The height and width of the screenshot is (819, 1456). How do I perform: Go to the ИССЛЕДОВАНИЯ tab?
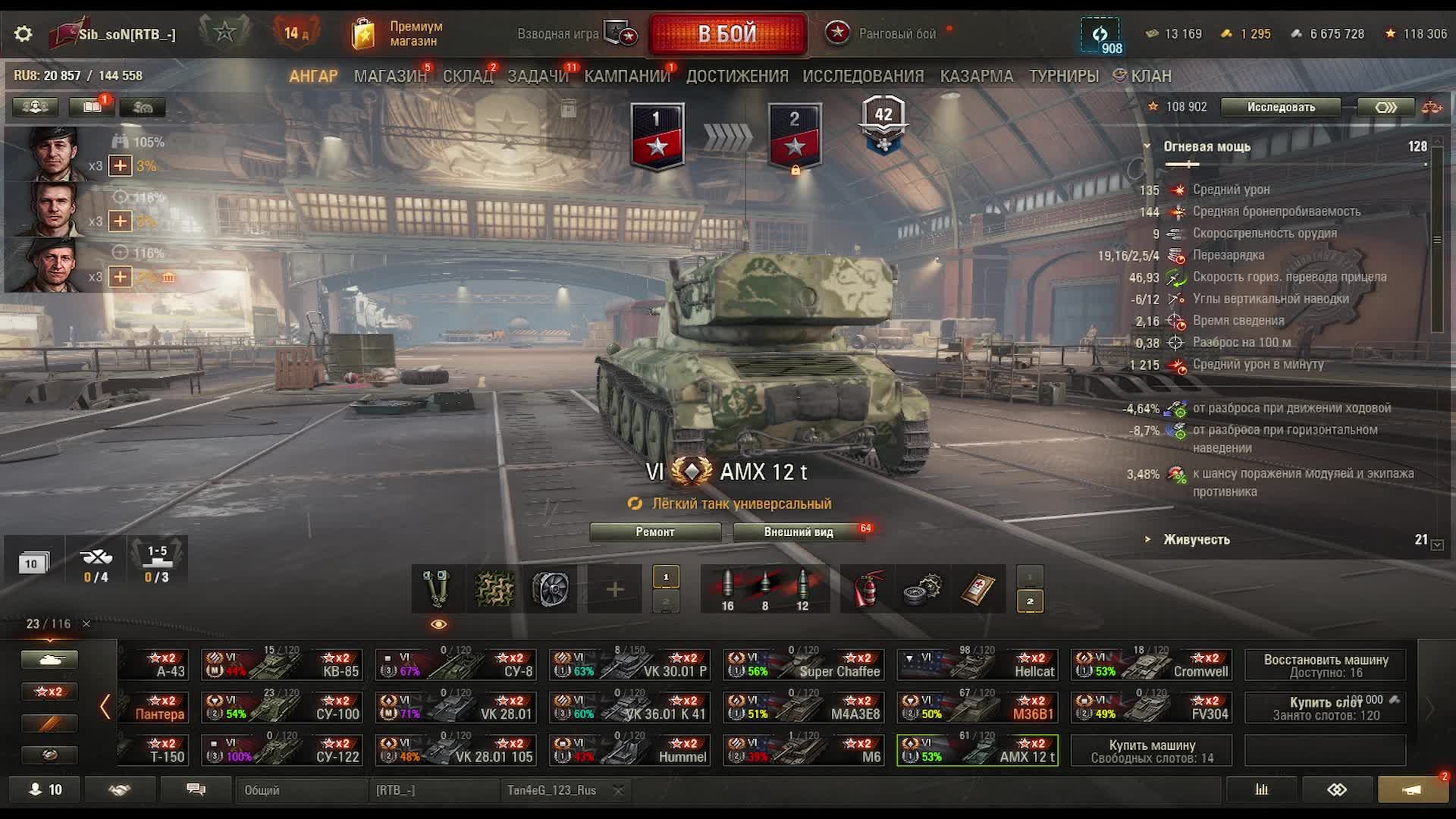[x=863, y=76]
